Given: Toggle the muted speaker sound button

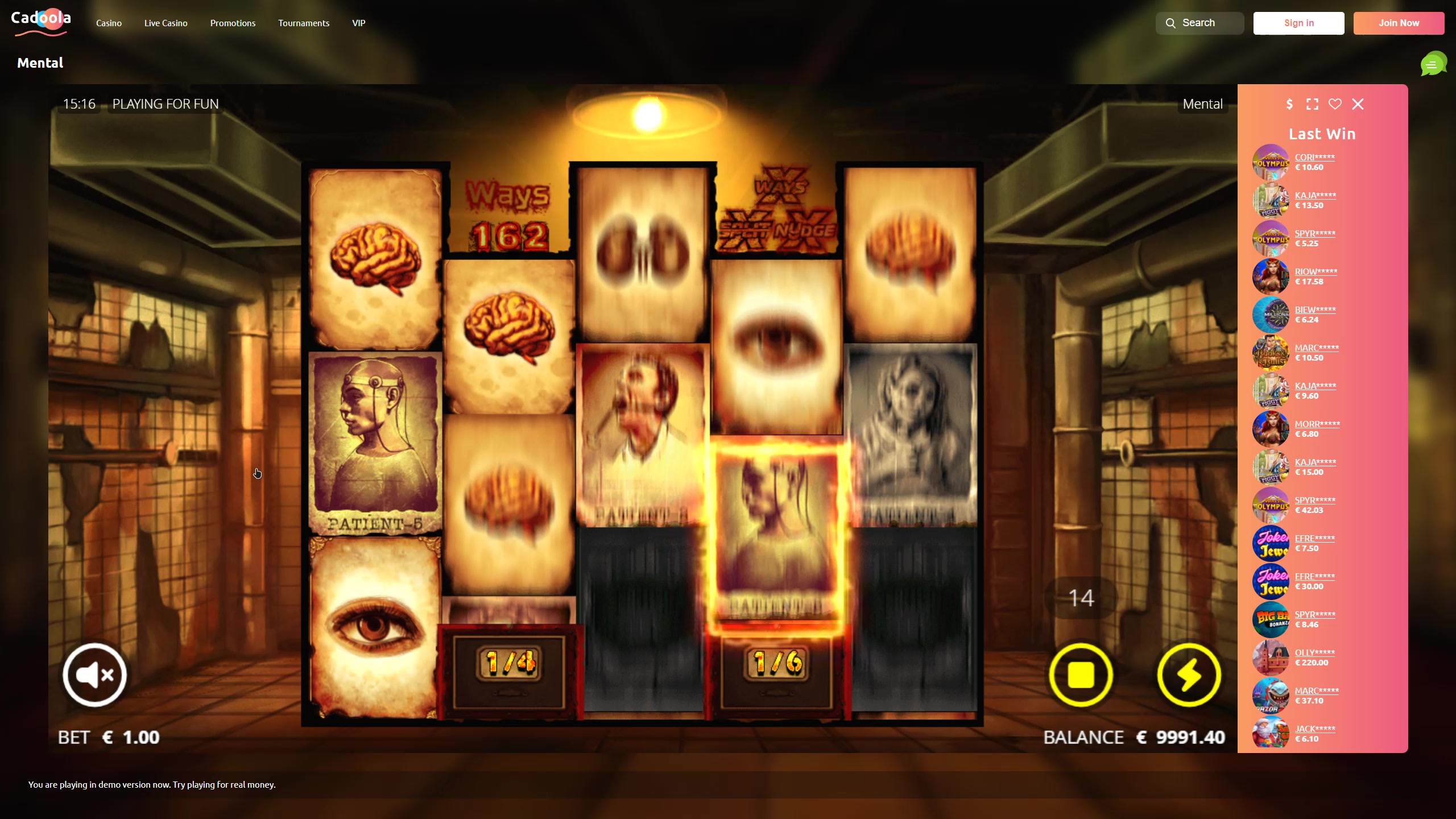Looking at the screenshot, I should [x=94, y=675].
